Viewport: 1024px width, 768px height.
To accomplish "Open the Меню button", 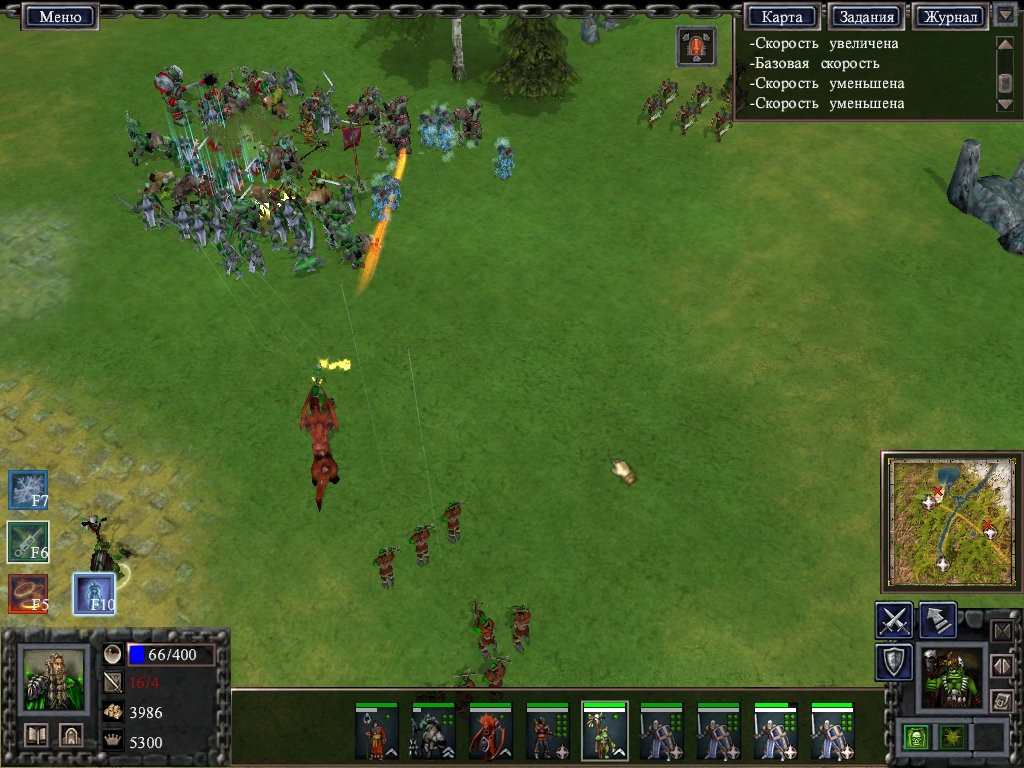I will pos(59,16).
